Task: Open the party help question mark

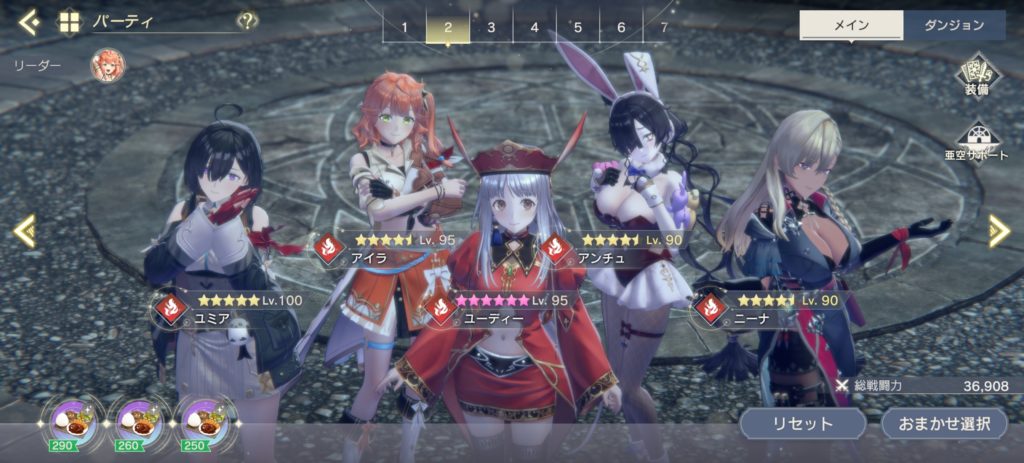Action: (246, 21)
